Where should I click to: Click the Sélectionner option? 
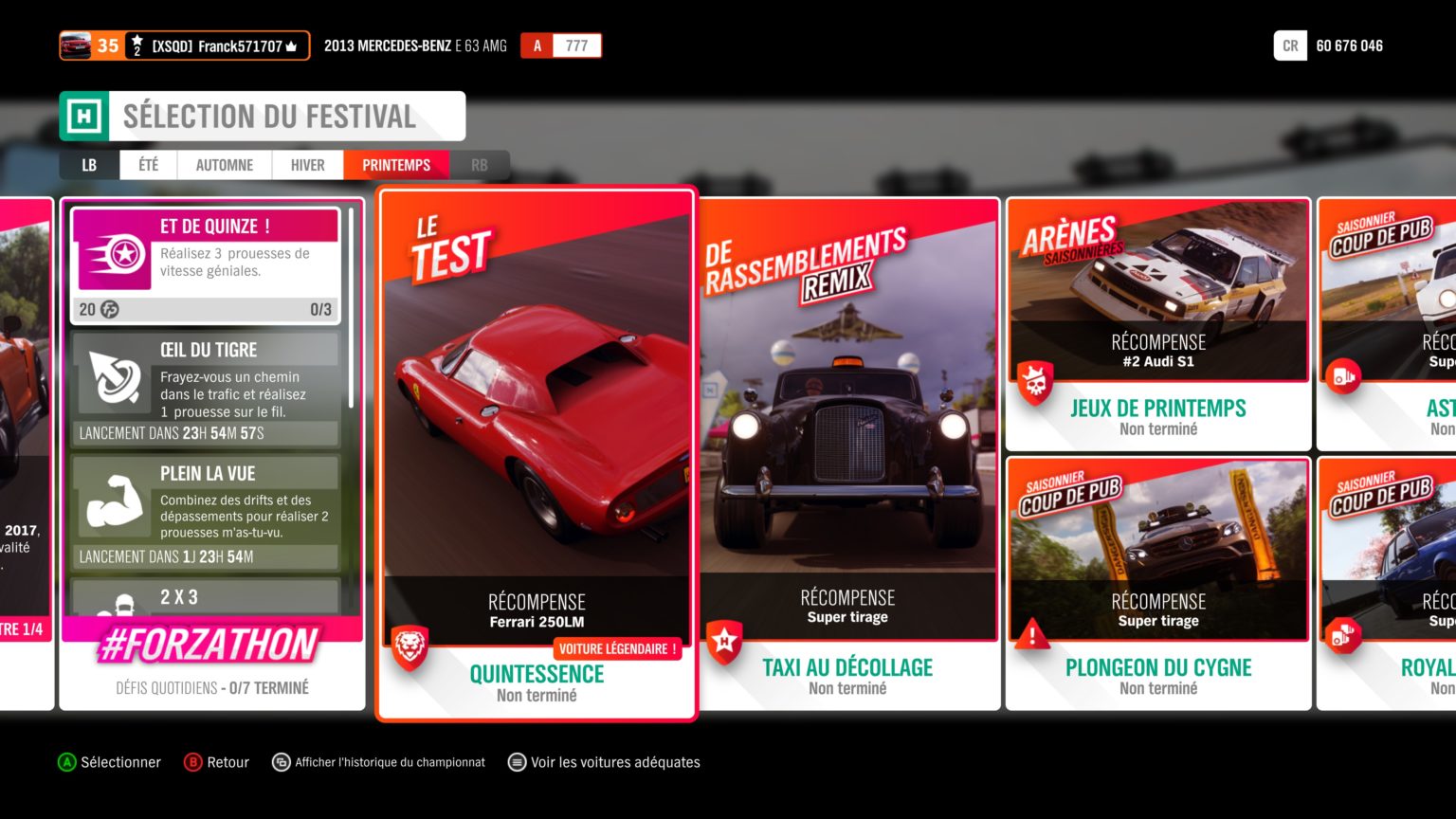click(109, 762)
